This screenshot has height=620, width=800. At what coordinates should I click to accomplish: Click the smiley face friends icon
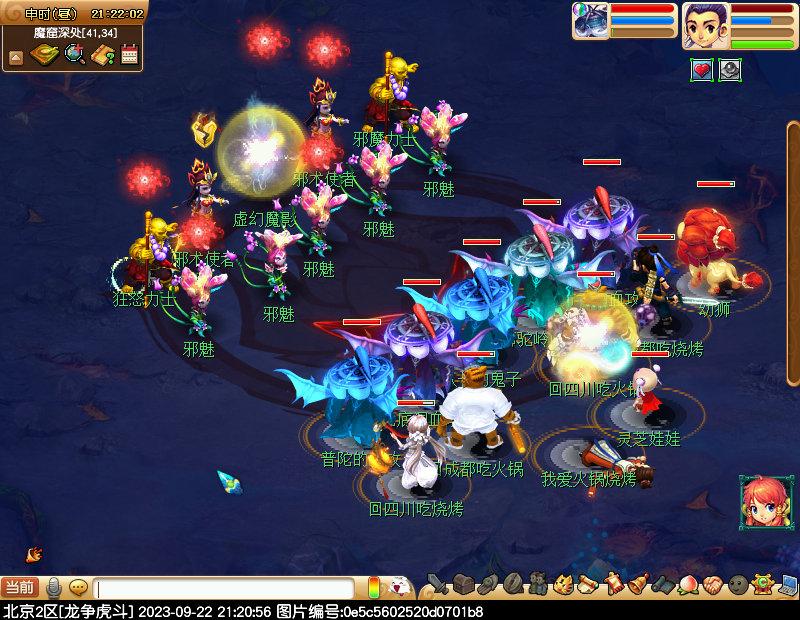tap(737, 584)
